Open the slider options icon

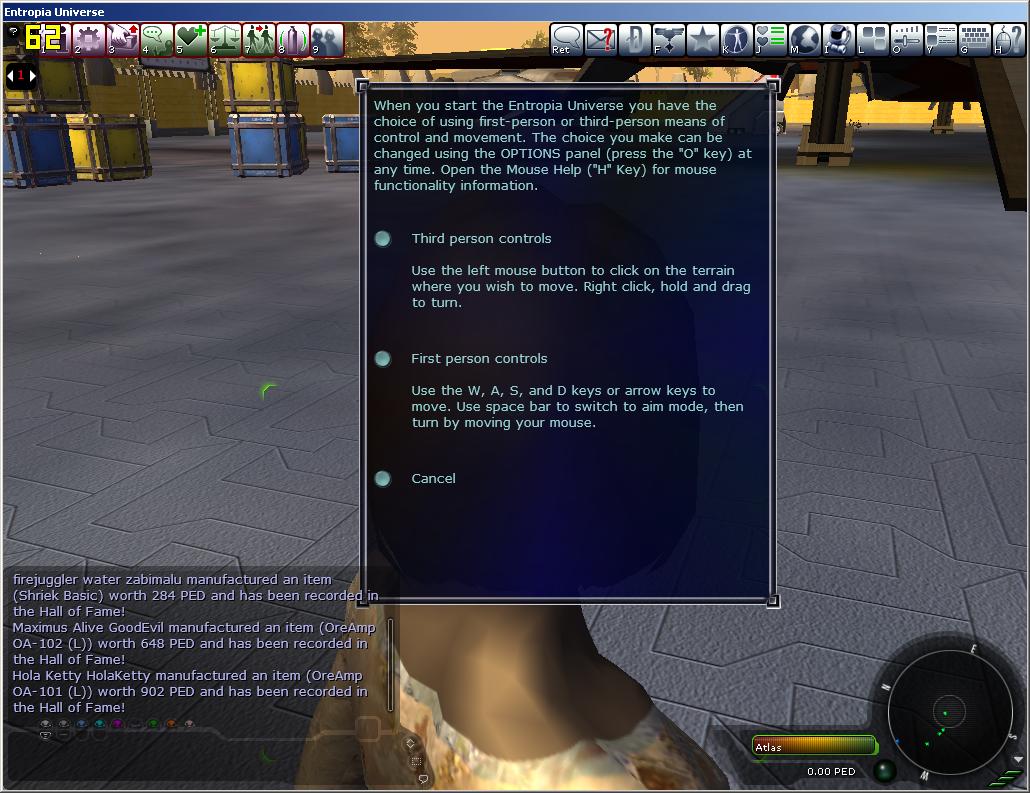click(907, 39)
